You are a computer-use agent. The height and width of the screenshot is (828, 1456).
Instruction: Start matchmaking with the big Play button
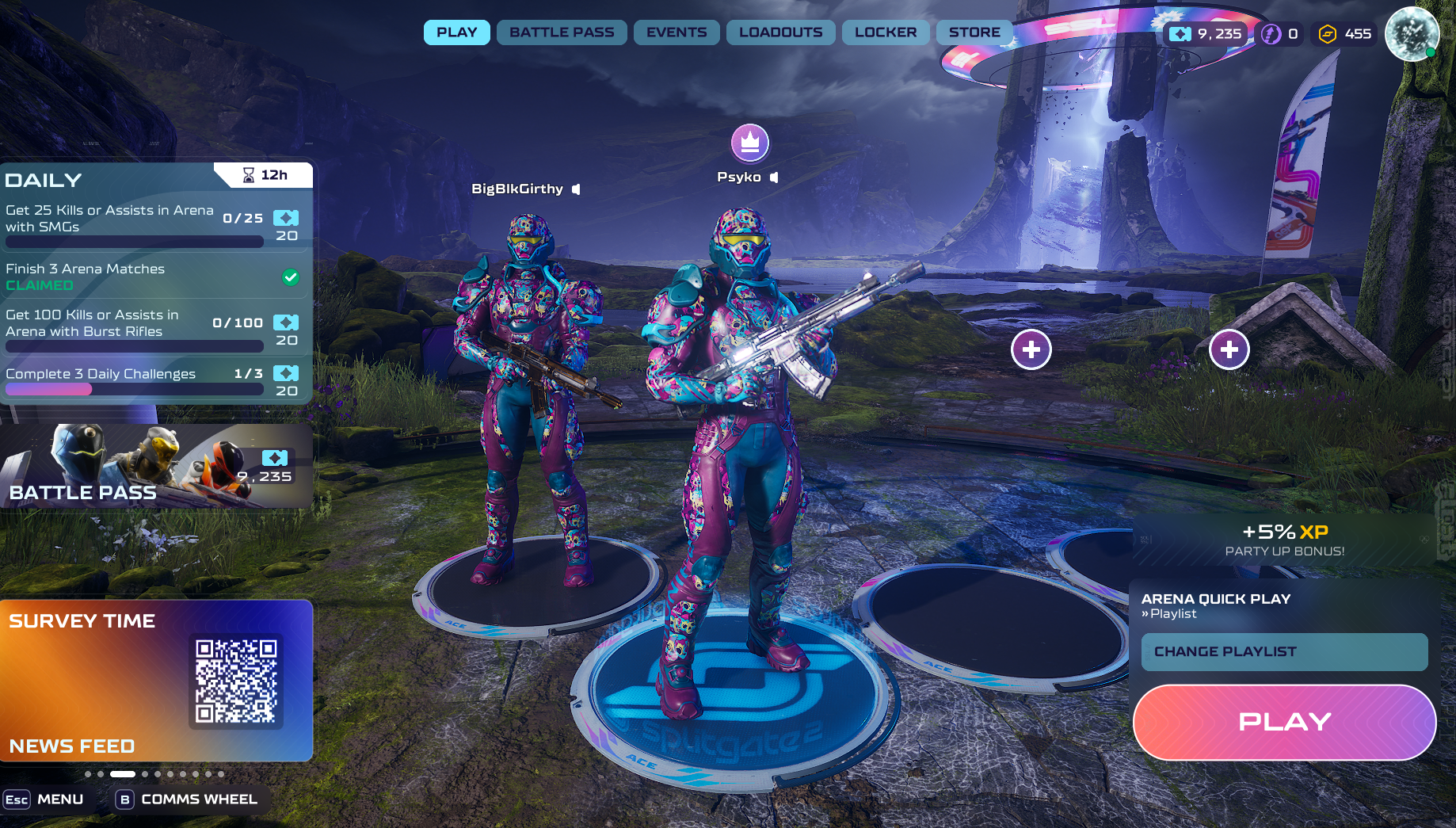pos(1284,722)
